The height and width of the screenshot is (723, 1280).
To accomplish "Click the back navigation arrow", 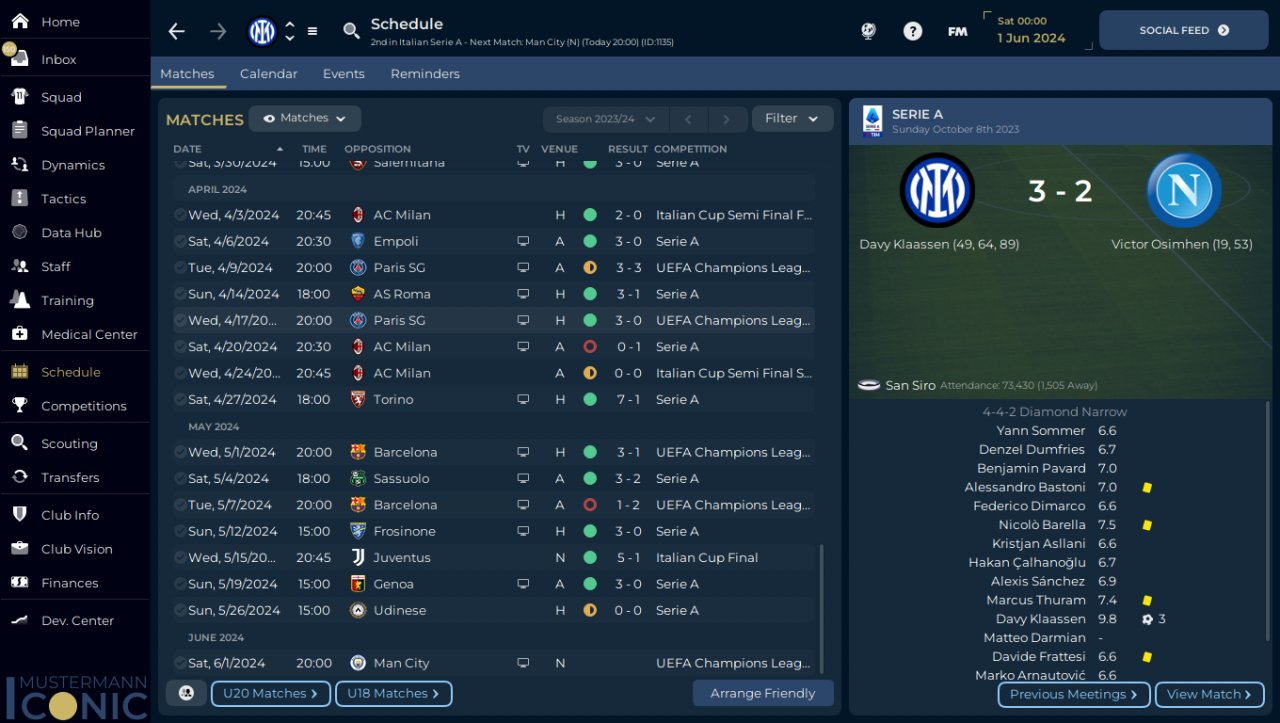I will [177, 32].
